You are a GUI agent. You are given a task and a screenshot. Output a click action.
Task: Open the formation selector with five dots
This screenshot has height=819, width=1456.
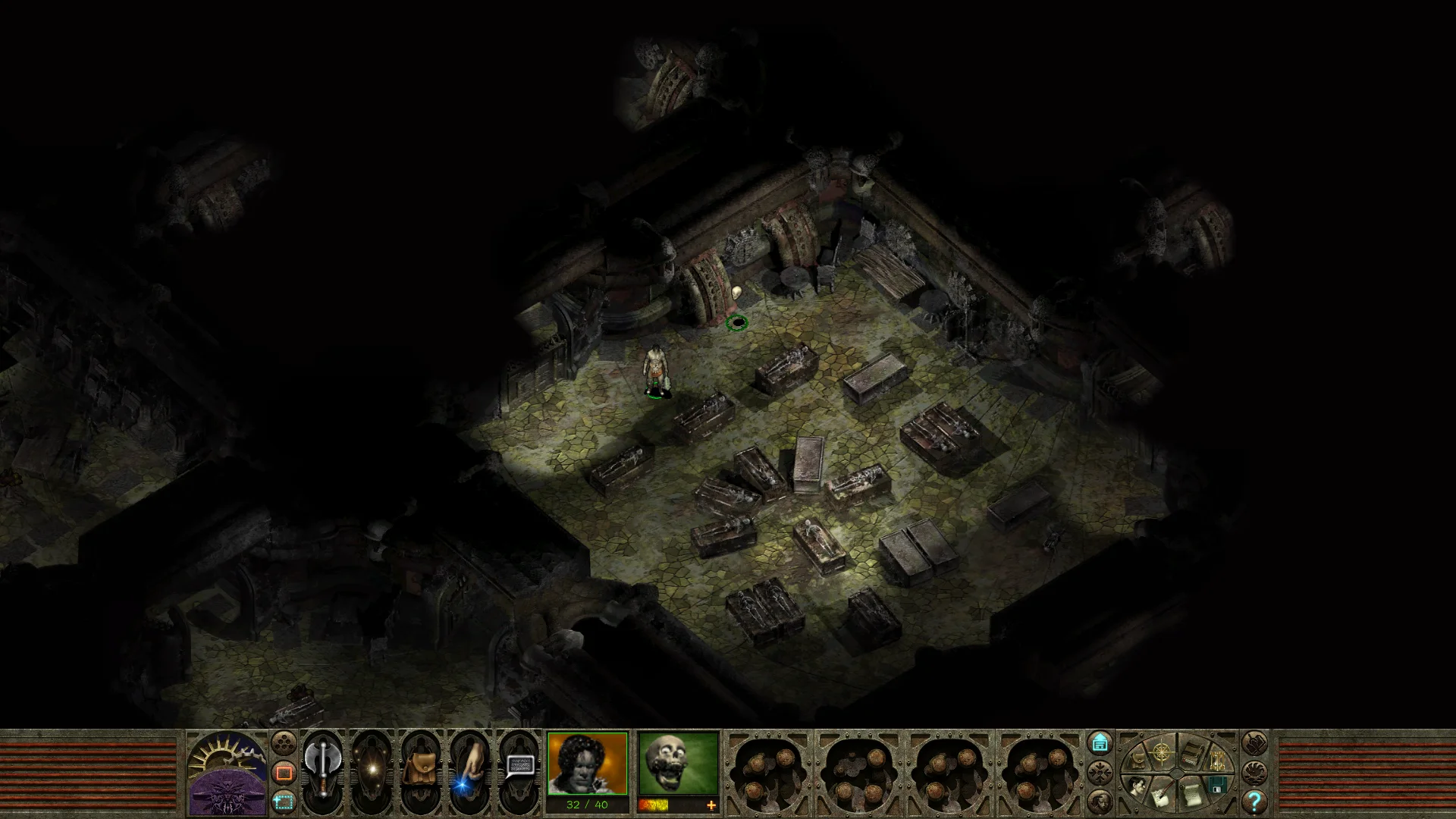tap(284, 742)
